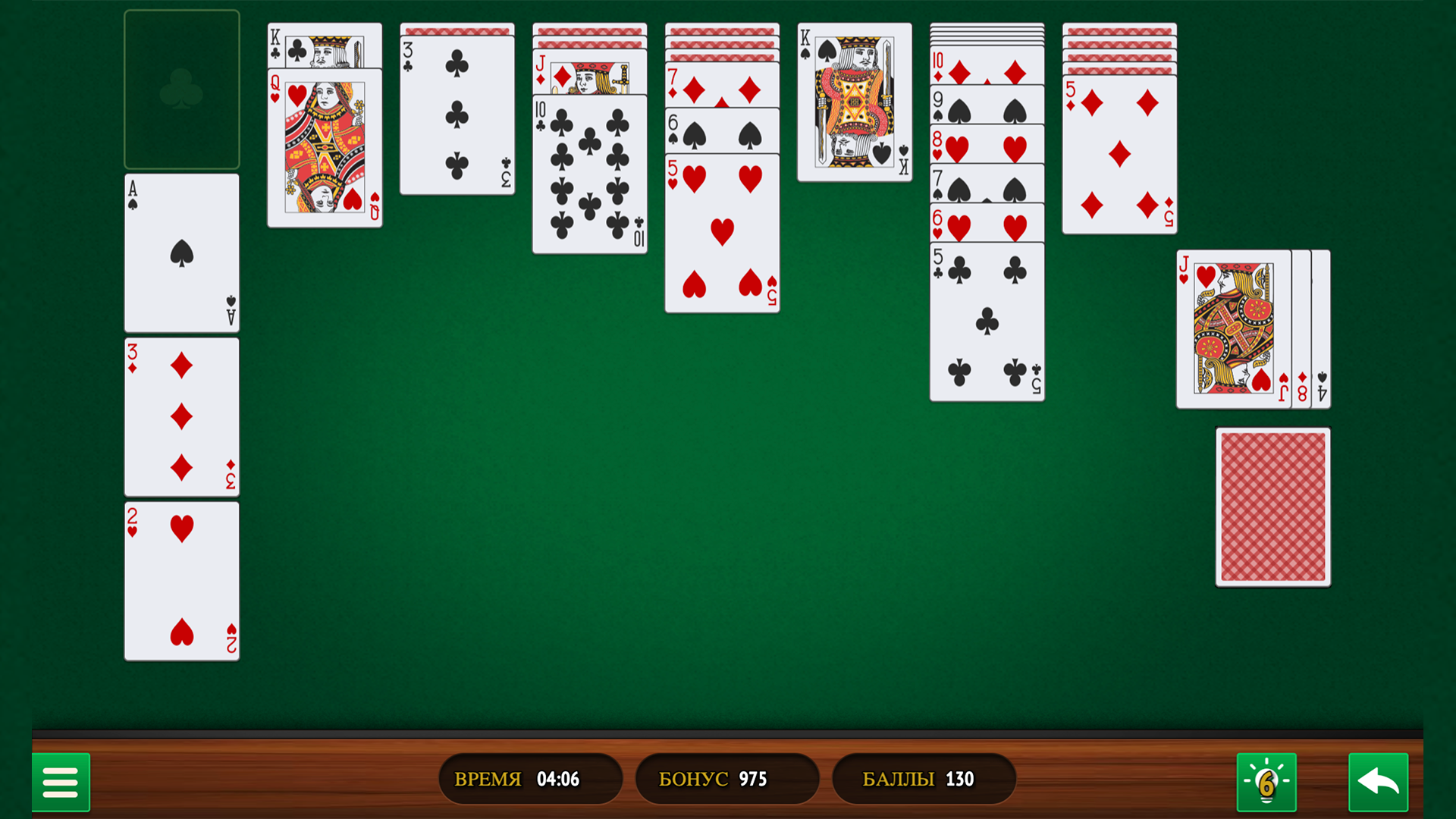This screenshot has width=1456, height=819.
Task: Click the hint lightbulb icon showing 6
Action: click(1265, 782)
